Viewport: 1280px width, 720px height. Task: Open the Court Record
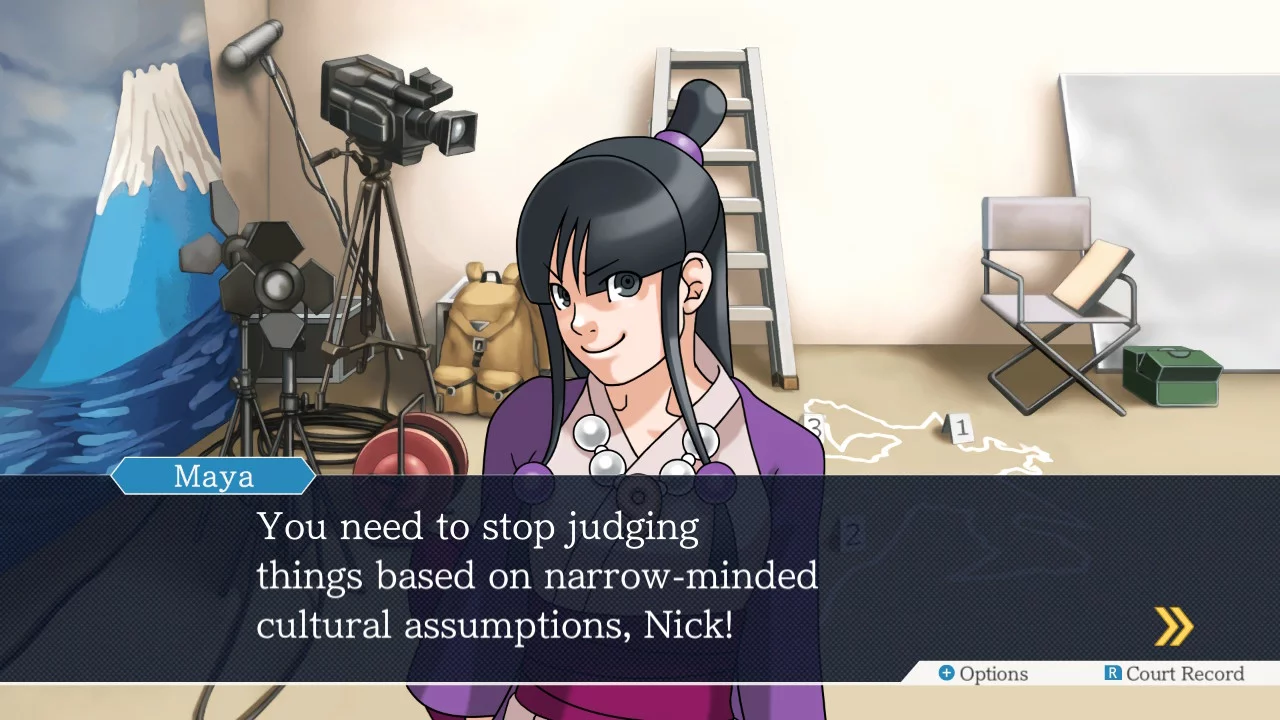pos(1174,674)
